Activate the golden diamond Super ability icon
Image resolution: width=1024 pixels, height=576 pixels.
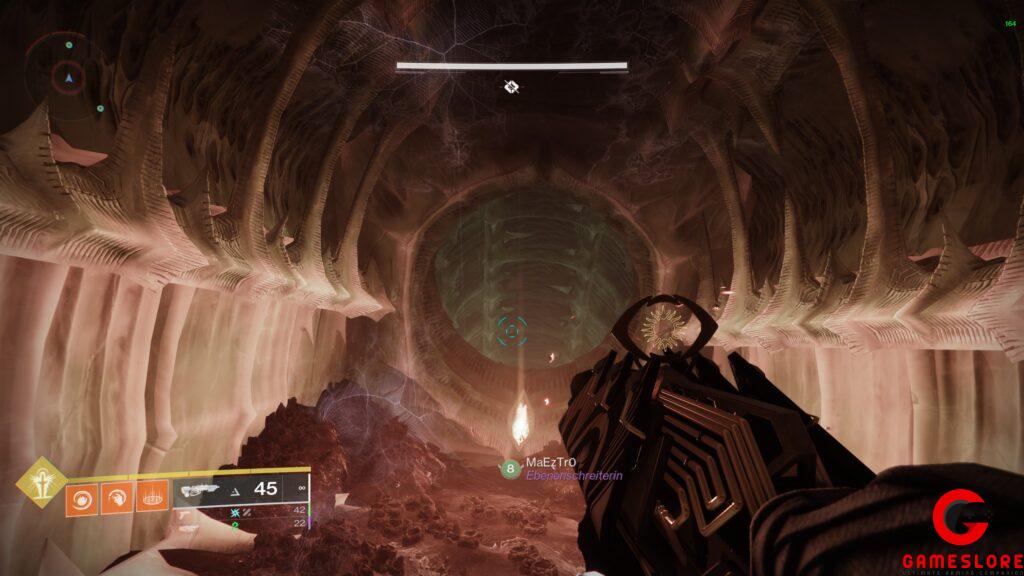pyautogui.click(x=41, y=484)
